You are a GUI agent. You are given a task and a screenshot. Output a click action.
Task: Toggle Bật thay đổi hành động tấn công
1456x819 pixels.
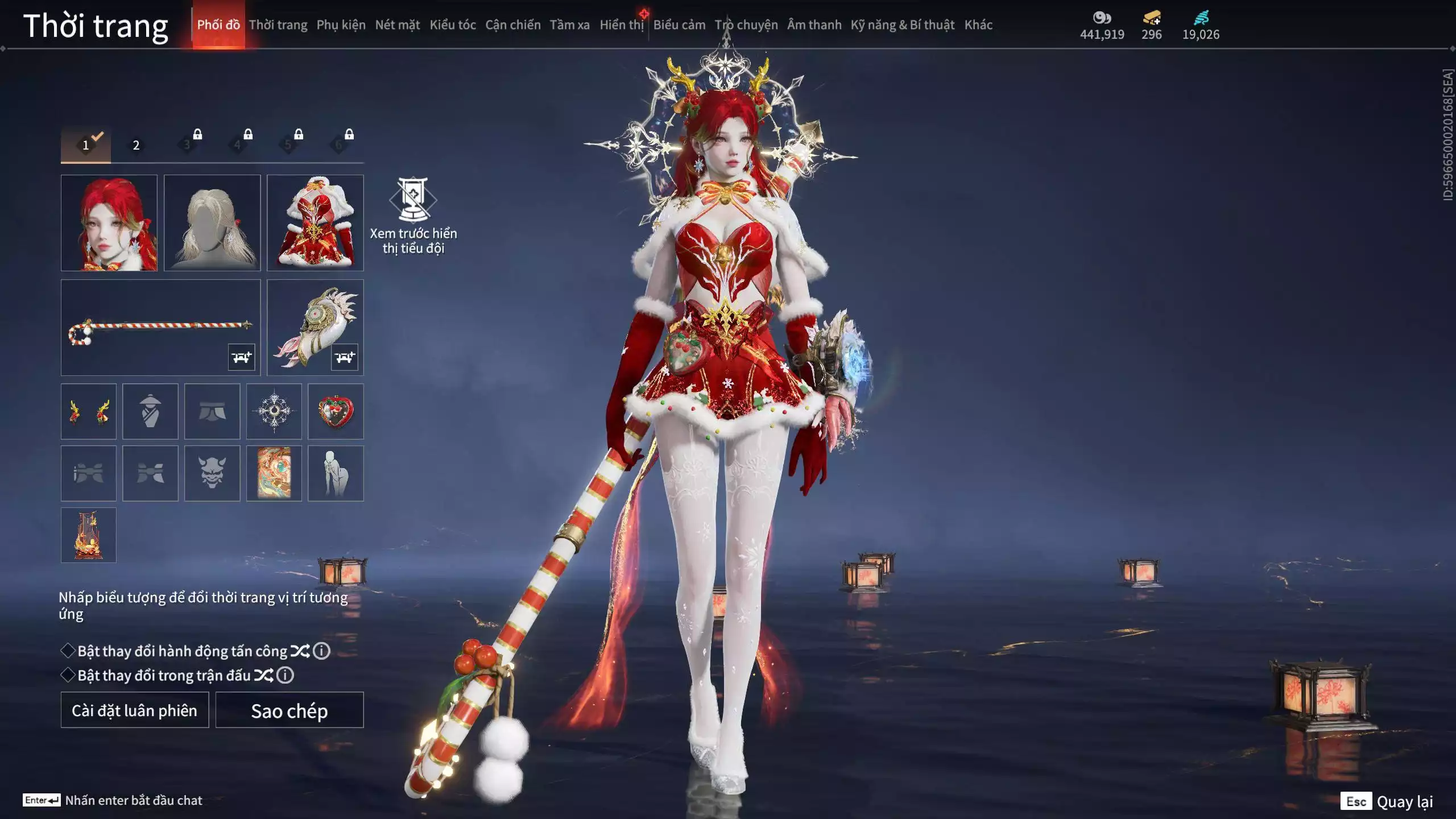tap(68, 651)
